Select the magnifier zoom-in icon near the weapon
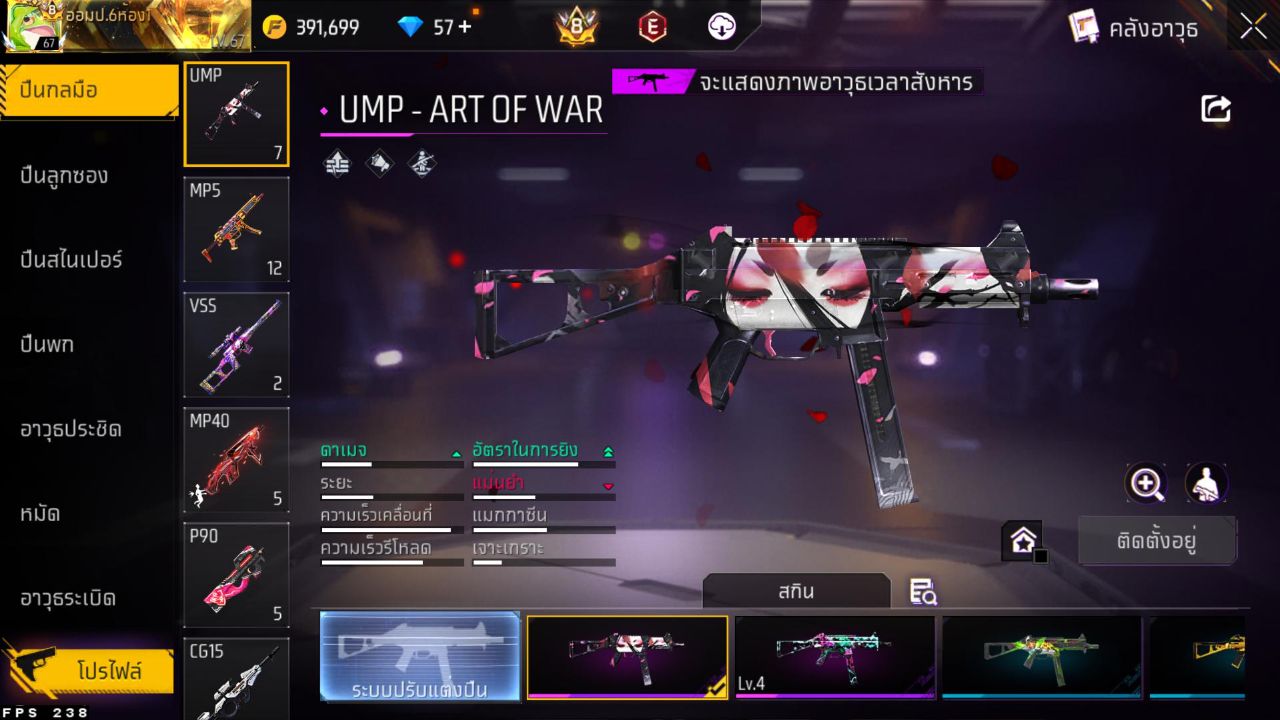 tap(1146, 484)
